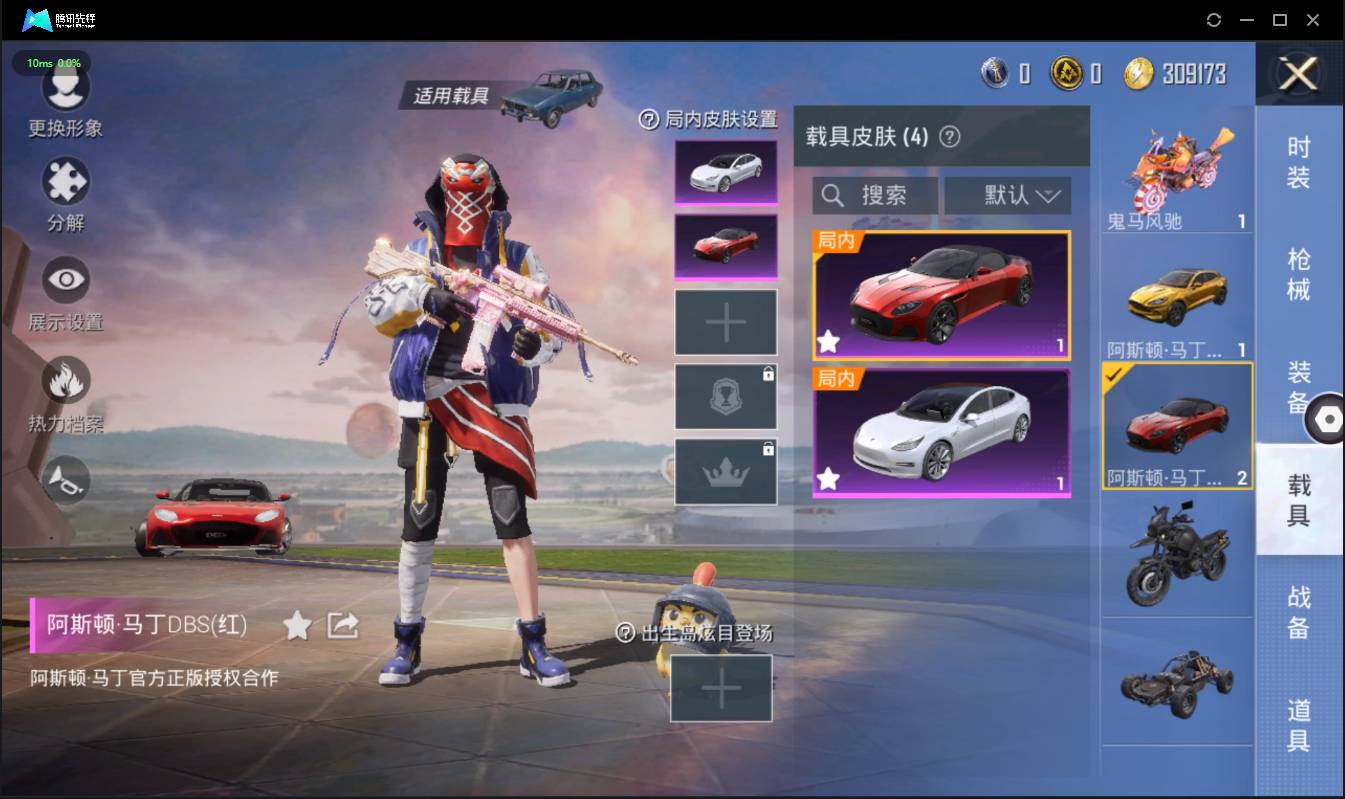This screenshot has width=1345, height=799.
Task: Switch to the 时装 outfits tab
Action: (x=1298, y=162)
